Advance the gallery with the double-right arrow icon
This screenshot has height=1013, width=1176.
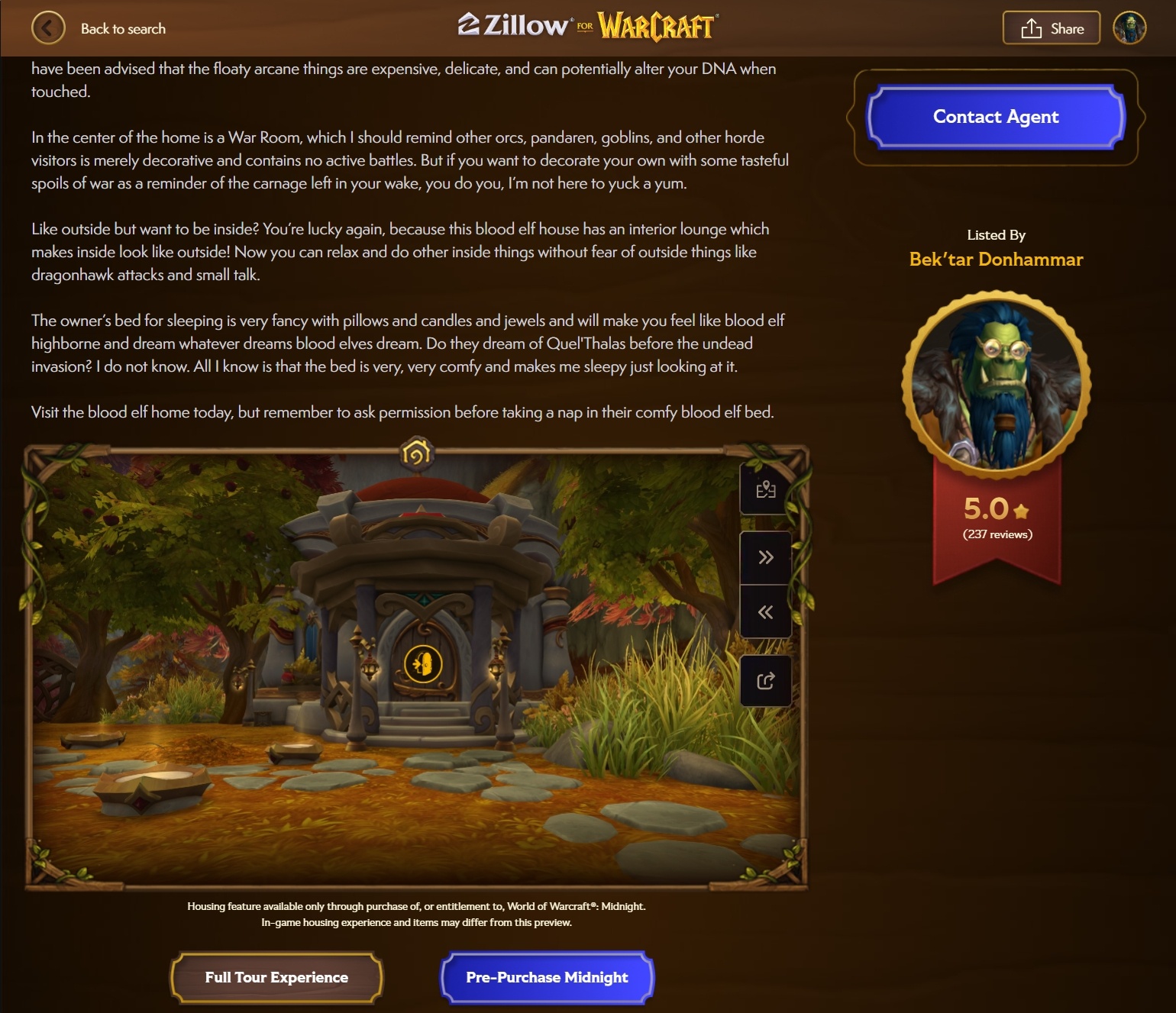(x=765, y=557)
